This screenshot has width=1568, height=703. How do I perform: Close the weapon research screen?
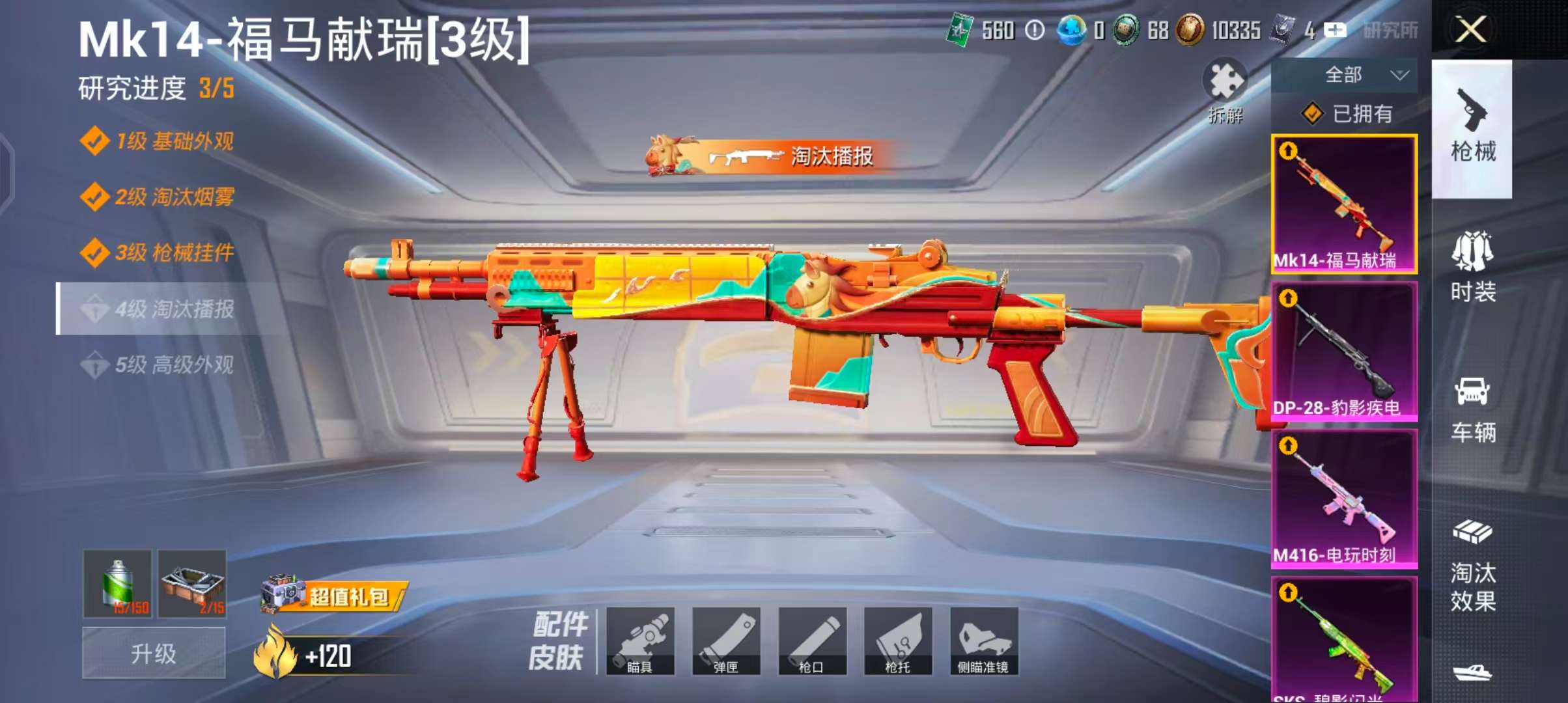click(1470, 30)
